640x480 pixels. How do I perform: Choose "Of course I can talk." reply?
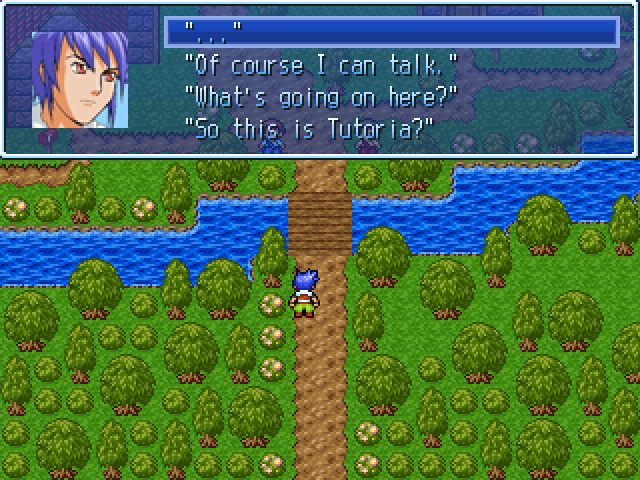321,65
